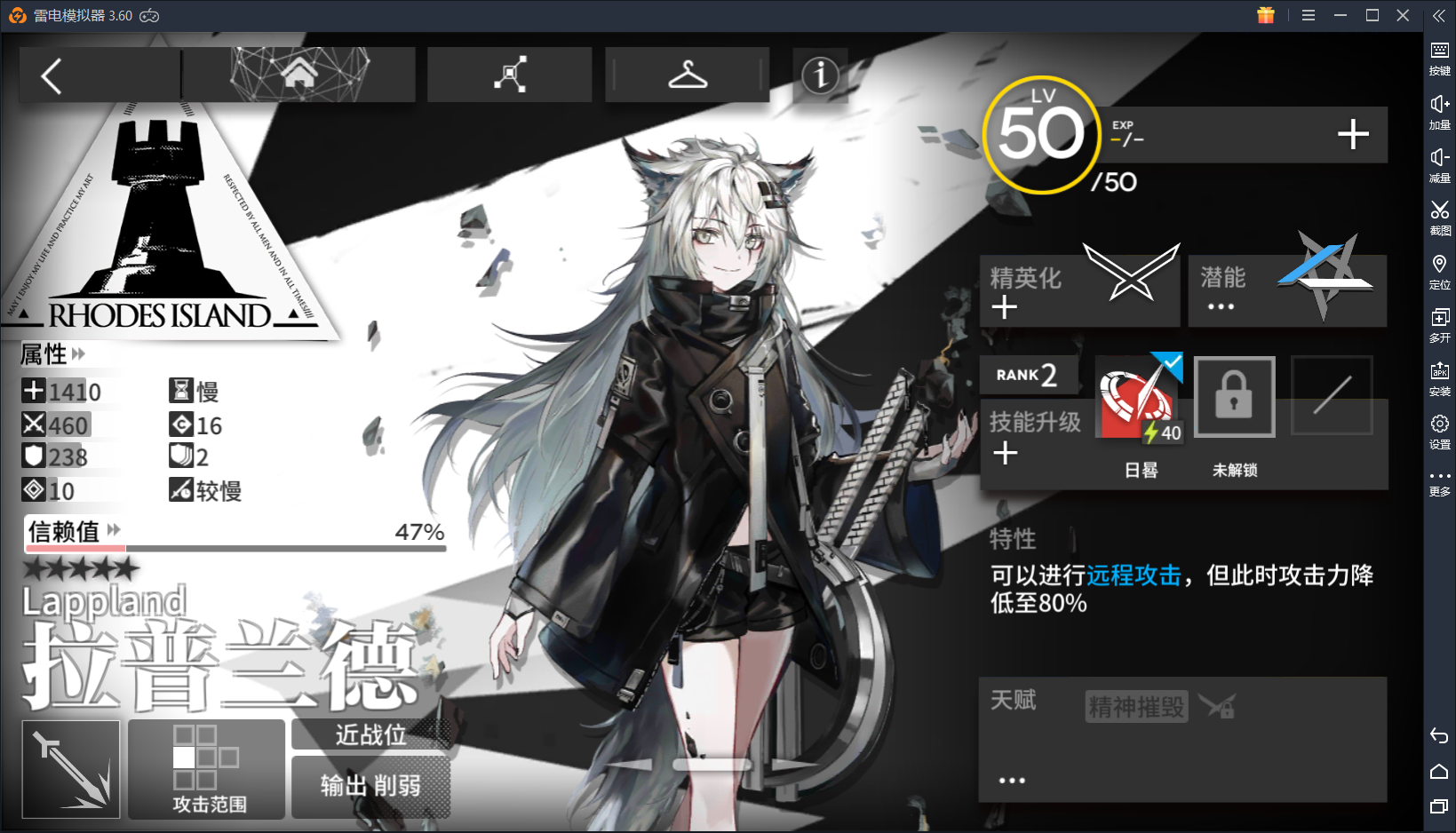Click the 精神摧毁 talent lock toggle

click(x=1217, y=705)
